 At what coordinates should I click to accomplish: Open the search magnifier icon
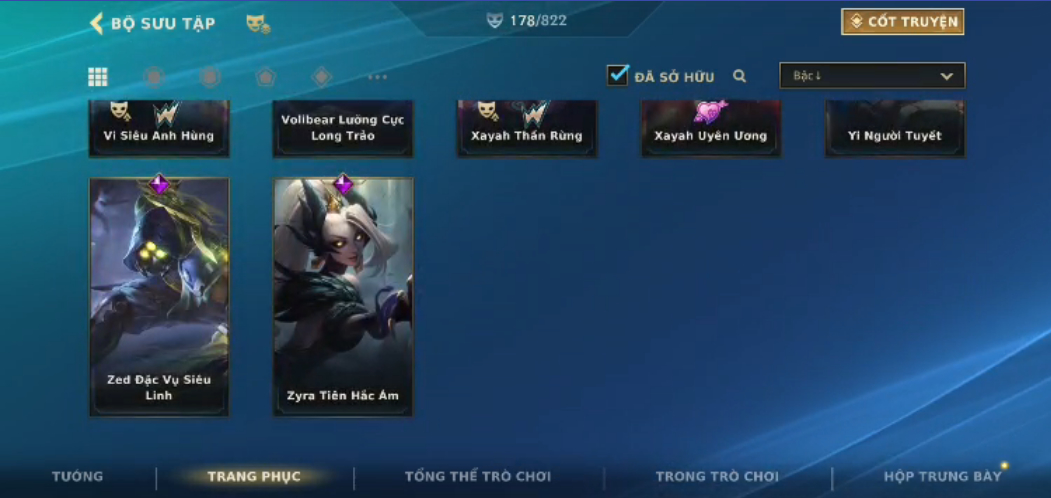point(740,76)
